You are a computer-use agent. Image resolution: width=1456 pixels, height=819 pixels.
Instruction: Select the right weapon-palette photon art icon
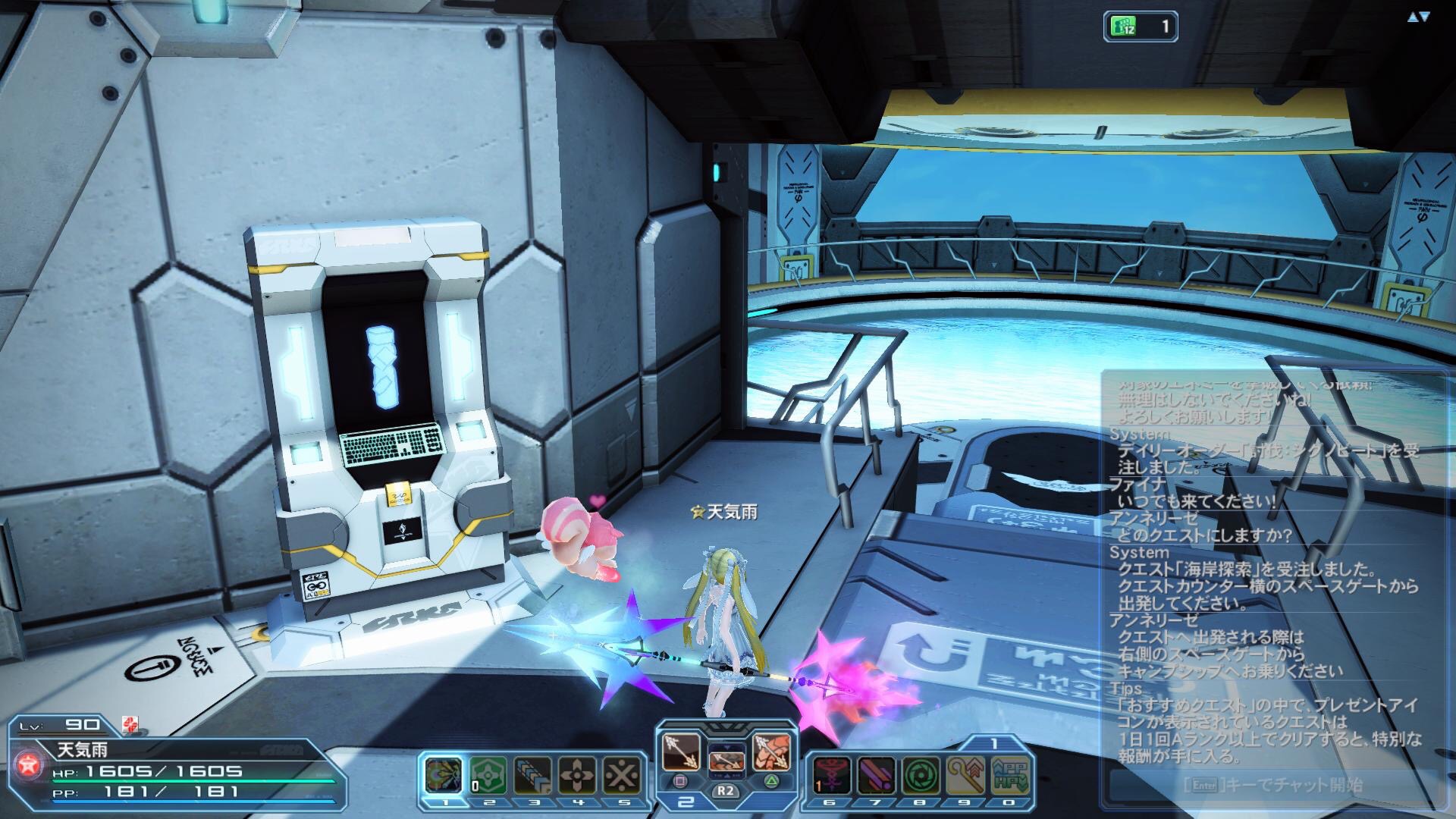772,752
